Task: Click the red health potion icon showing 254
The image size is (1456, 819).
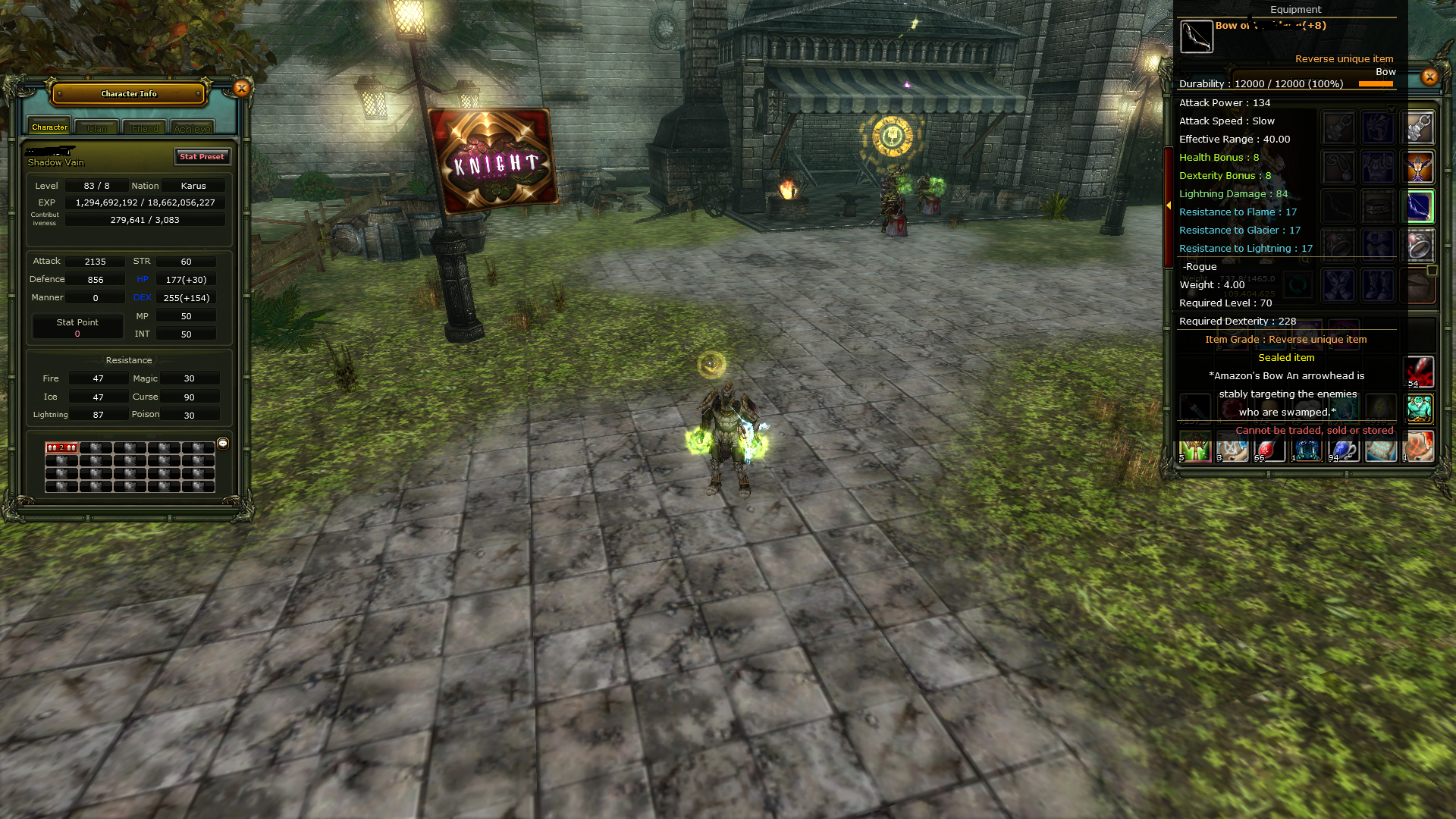Action: [1419, 373]
